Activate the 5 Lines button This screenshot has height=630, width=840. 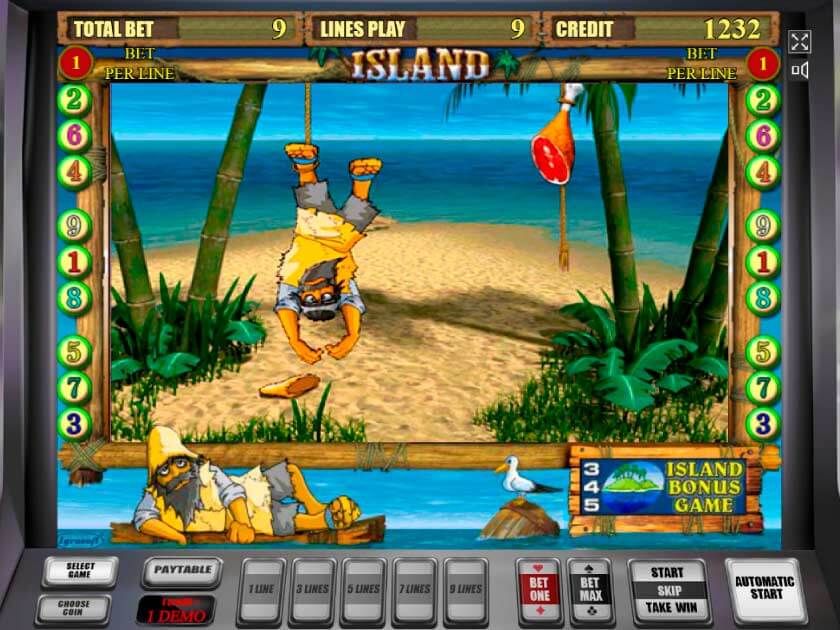click(x=364, y=592)
